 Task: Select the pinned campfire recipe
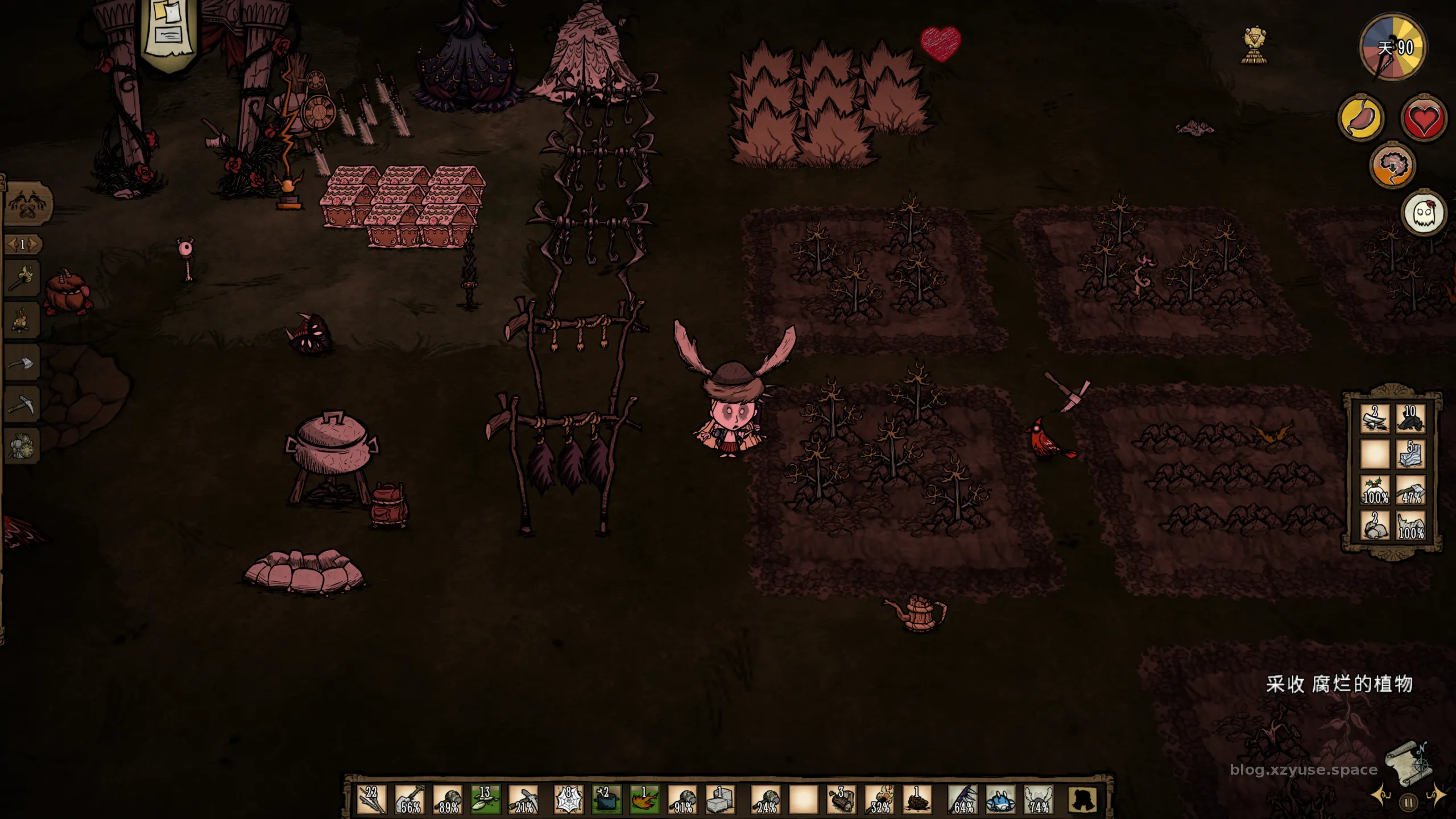point(22,321)
